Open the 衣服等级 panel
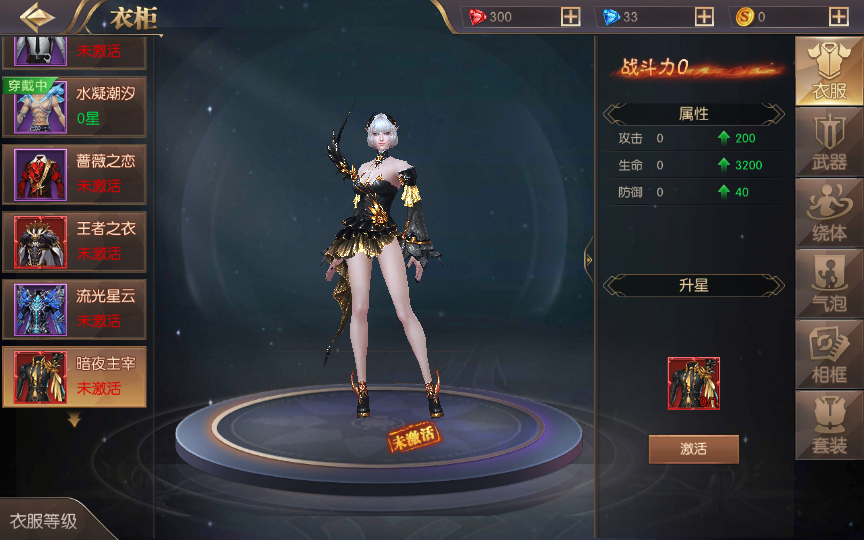This screenshot has width=864, height=540. pos(44,521)
